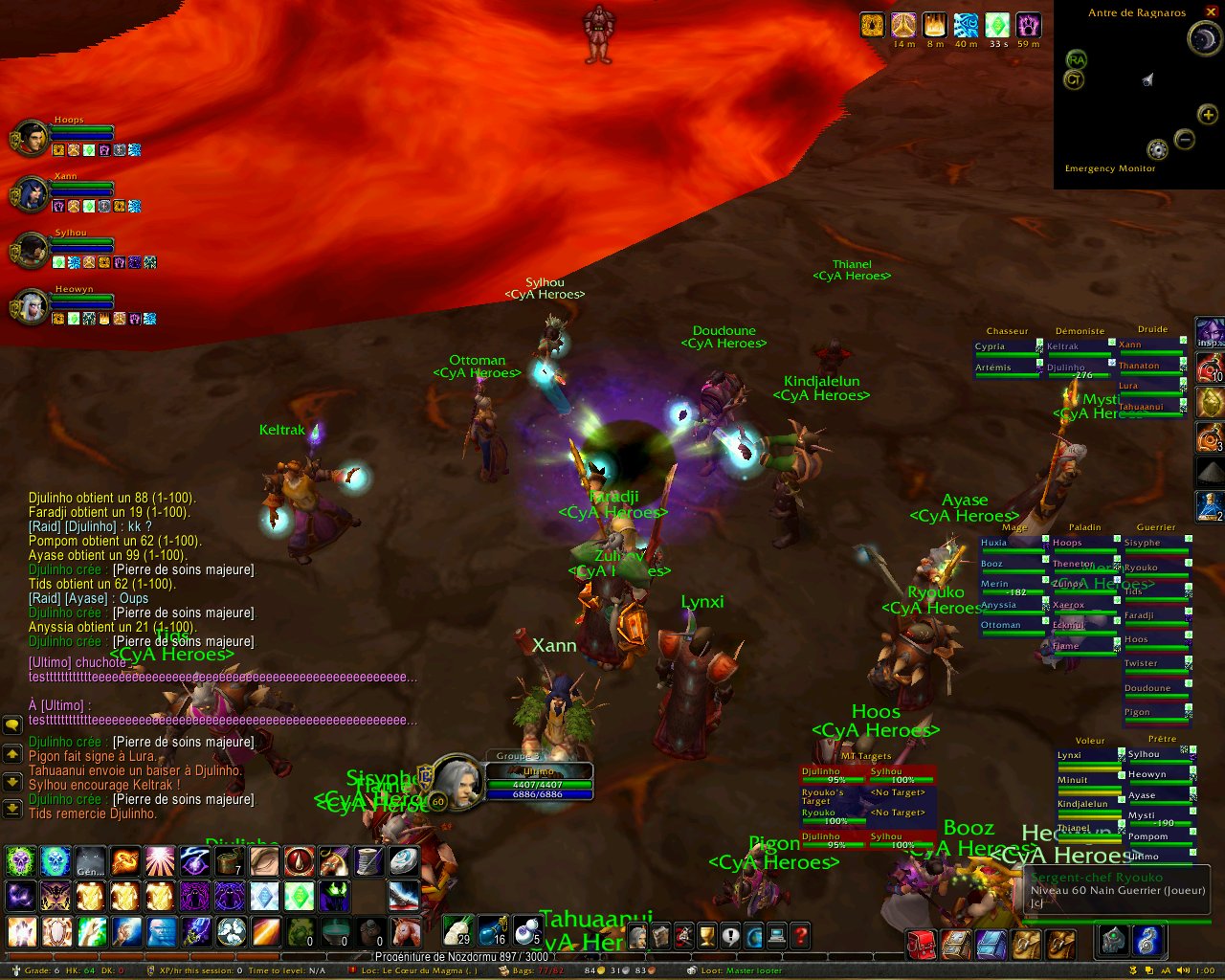Zoom in the minimap with plus button
Screen dimensions: 1225x980
1208,115
